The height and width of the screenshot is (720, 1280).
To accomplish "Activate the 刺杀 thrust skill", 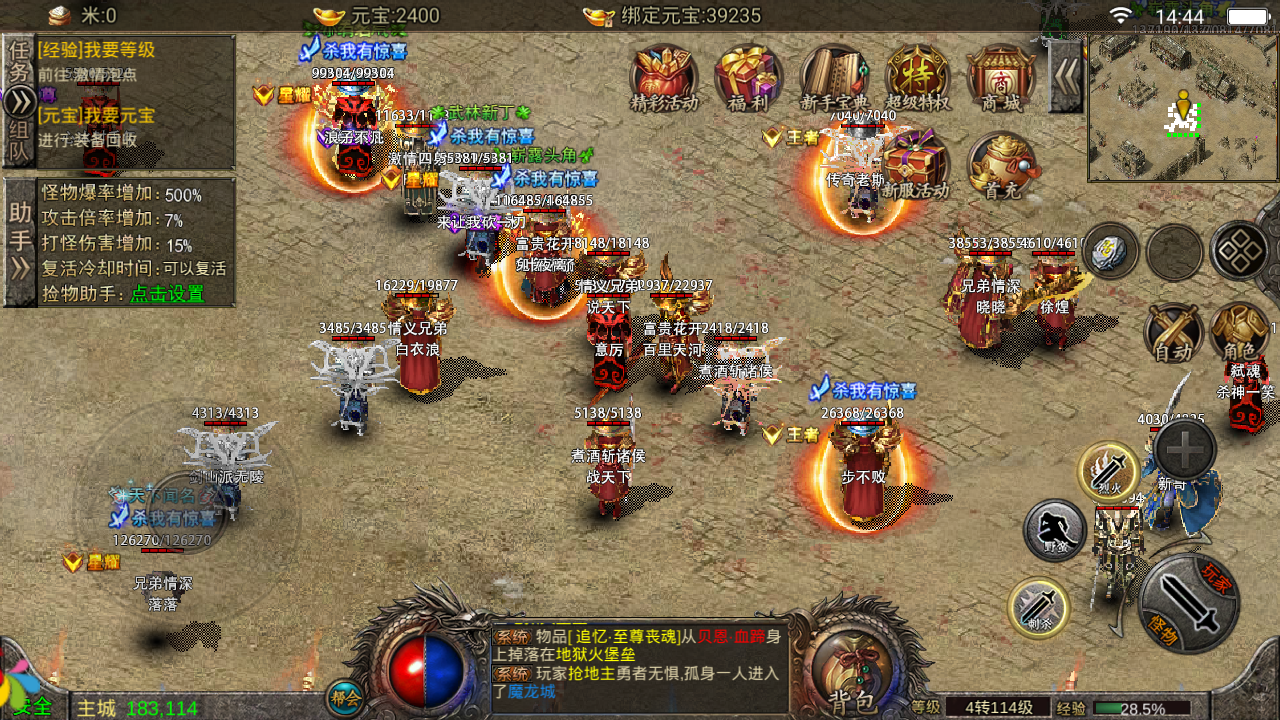I will [1038, 607].
